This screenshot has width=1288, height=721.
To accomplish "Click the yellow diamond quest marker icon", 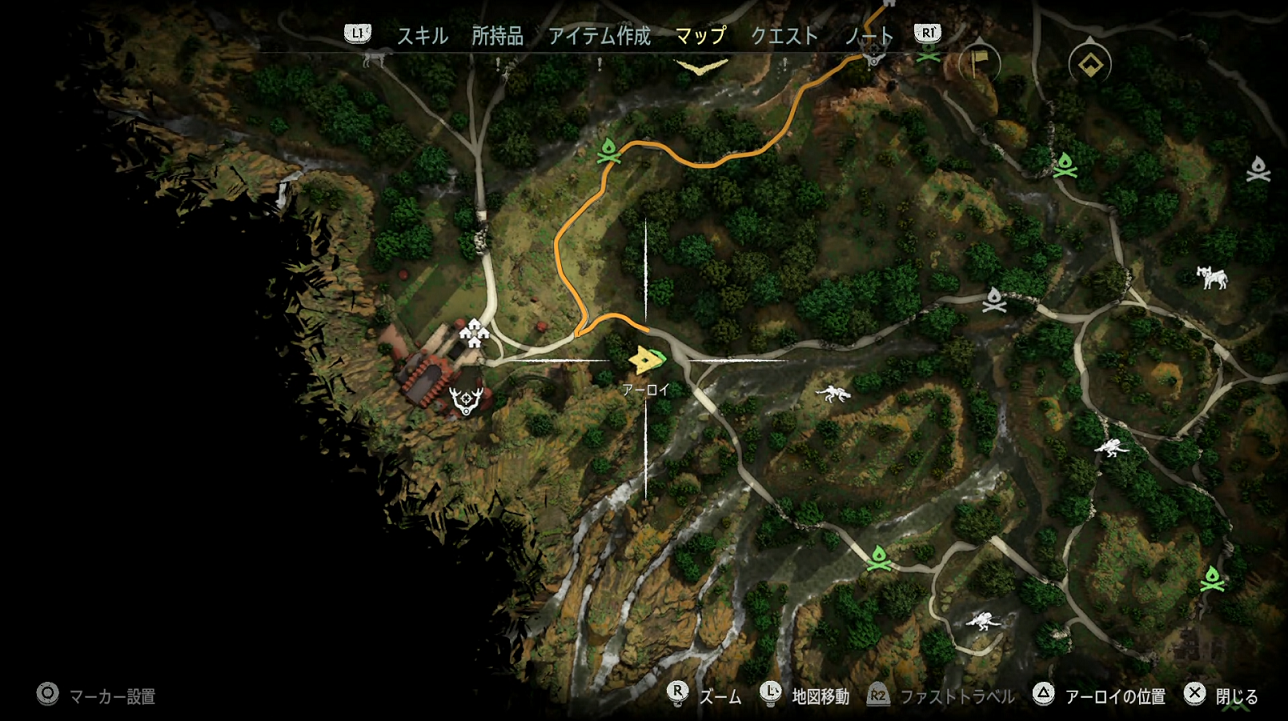I will tap(1090, 66).
